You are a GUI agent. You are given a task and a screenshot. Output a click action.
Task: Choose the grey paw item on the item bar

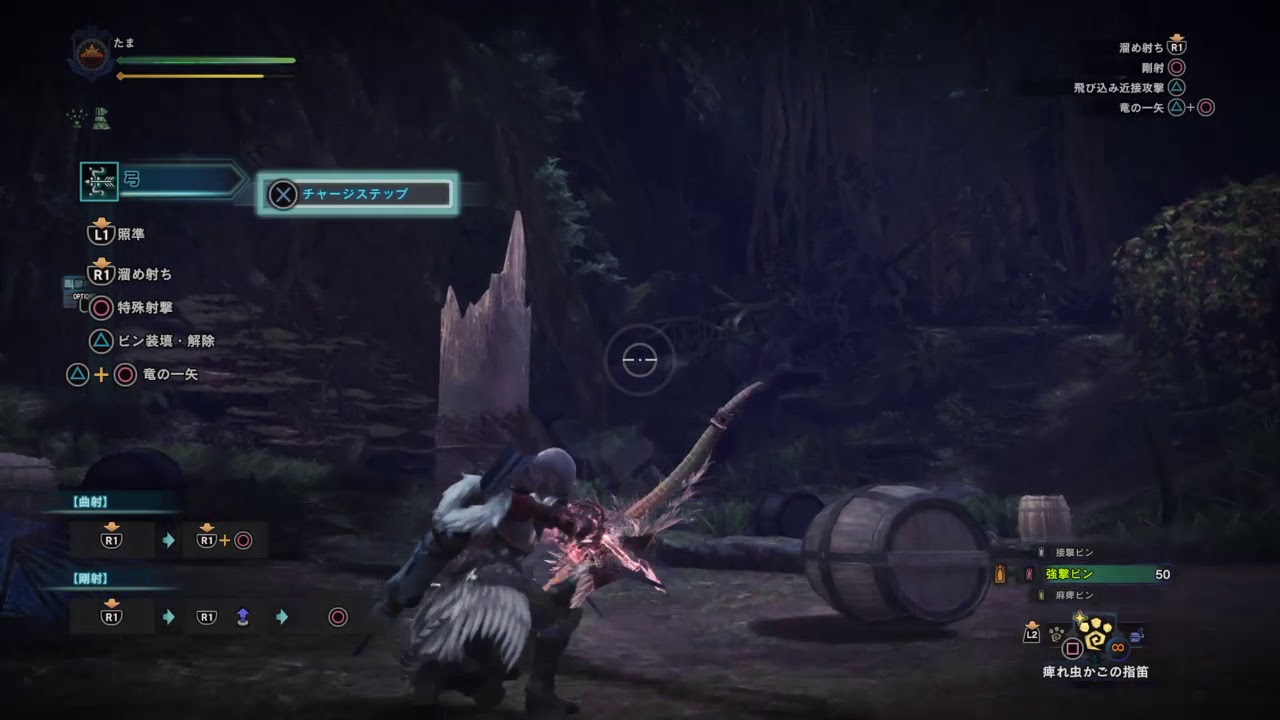click(x=1056, y=632)
